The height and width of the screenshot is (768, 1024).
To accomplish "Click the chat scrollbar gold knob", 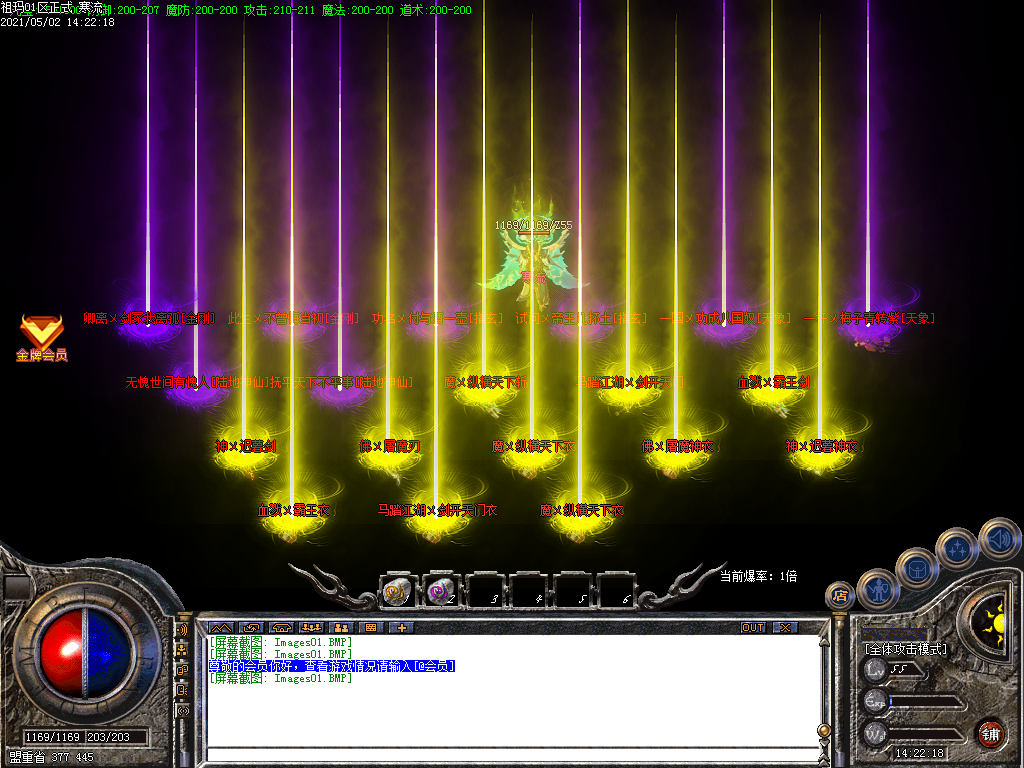I will point(823,731).
